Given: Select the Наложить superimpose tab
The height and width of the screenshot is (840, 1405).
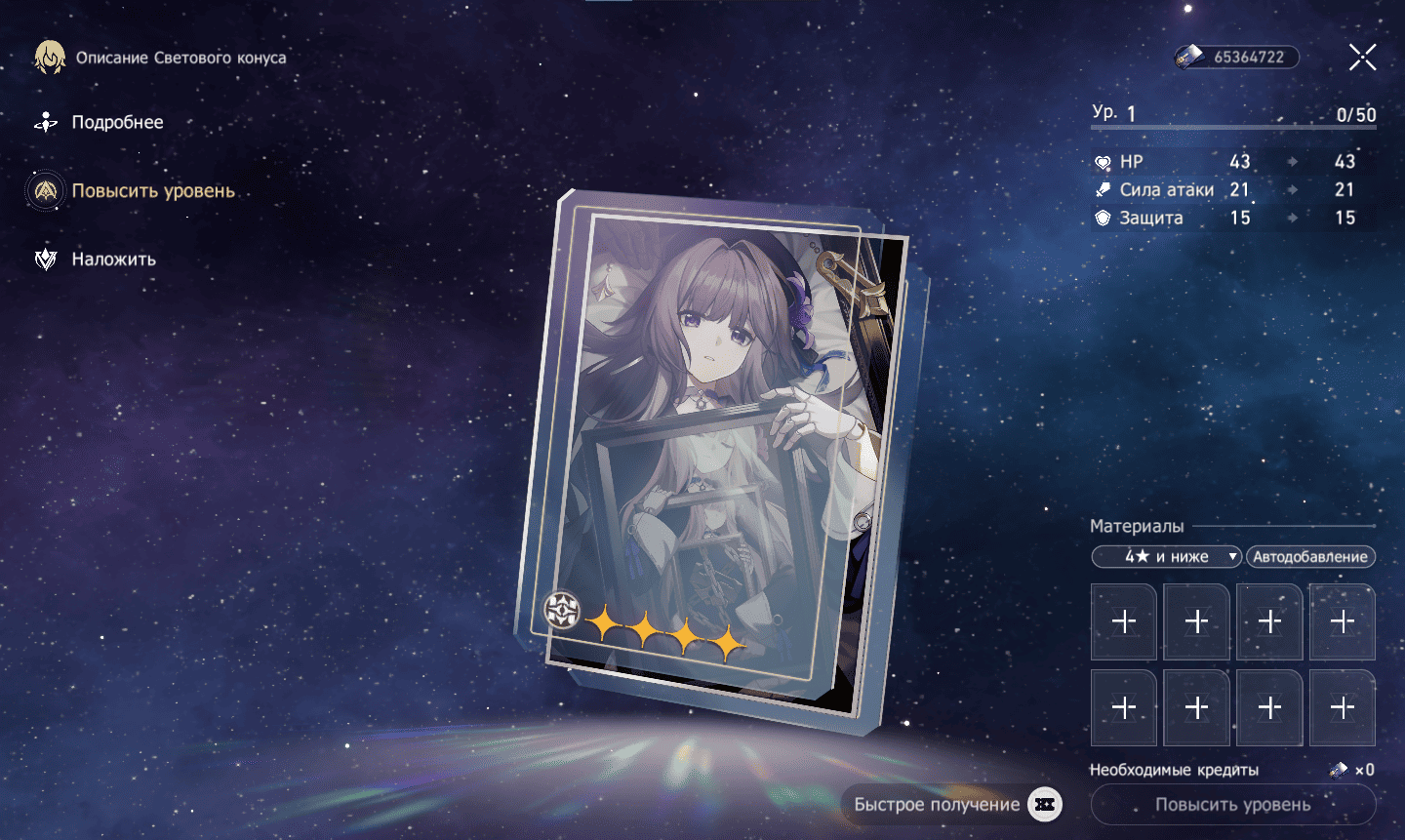Looking at the screenshot, I should click(x=113, y=260).
